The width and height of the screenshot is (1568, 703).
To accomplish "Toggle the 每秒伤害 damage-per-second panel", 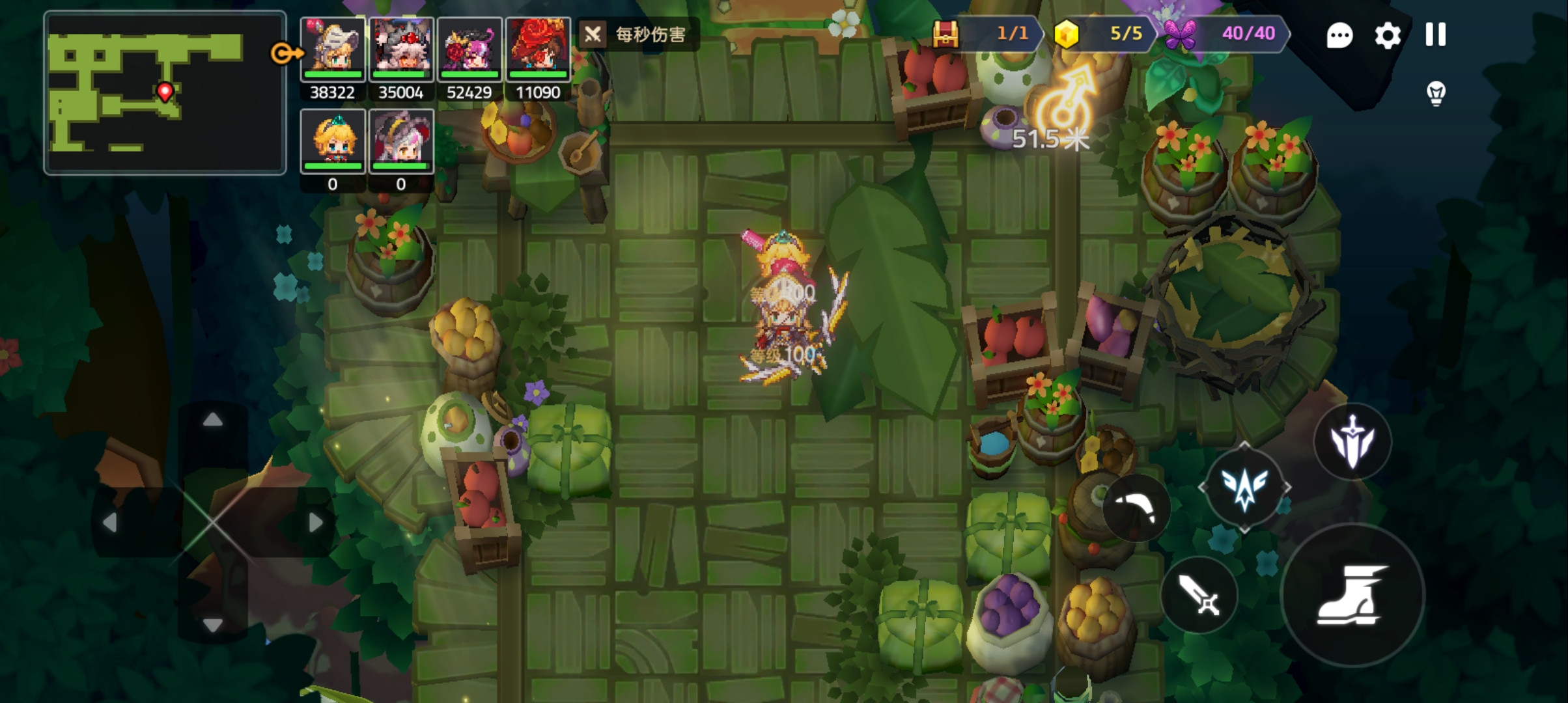I will (638, 34).
